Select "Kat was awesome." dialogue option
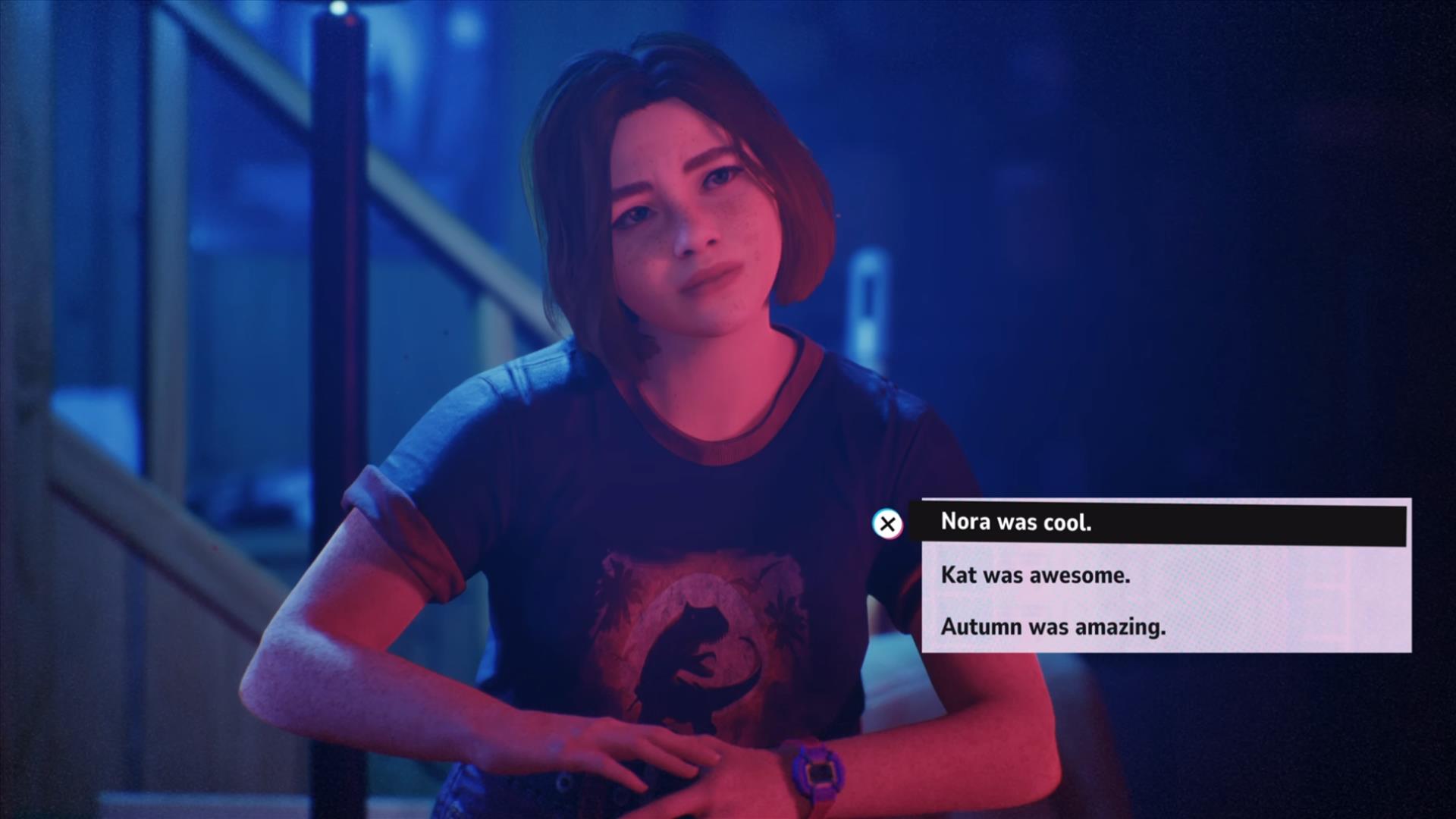This screenshot has height=819, width=1456. [x=1035, y=576]
